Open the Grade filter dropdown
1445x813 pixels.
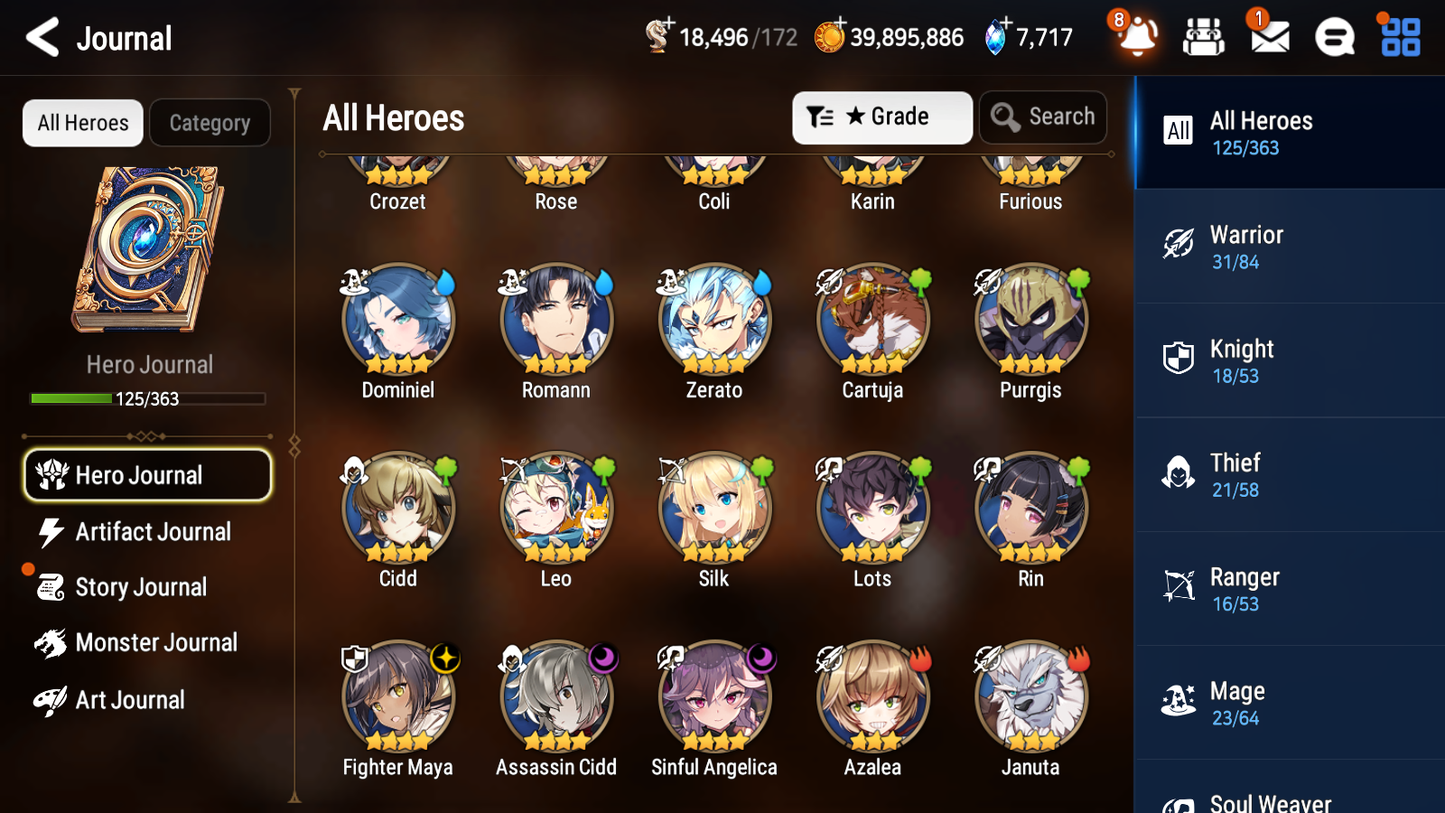pyautogui.click(x=882, y=117)
